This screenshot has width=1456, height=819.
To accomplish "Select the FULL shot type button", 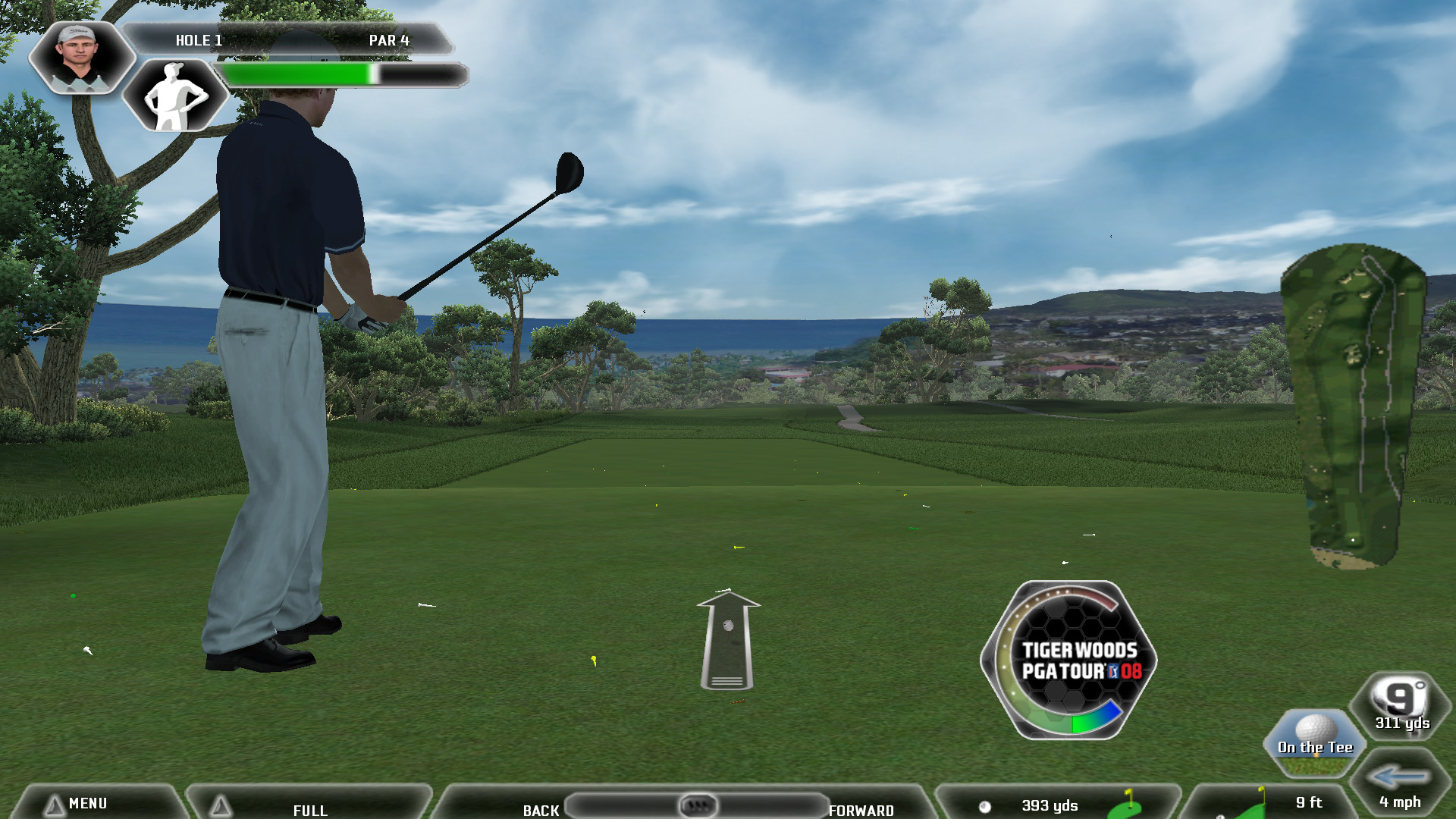I will 309,808.
